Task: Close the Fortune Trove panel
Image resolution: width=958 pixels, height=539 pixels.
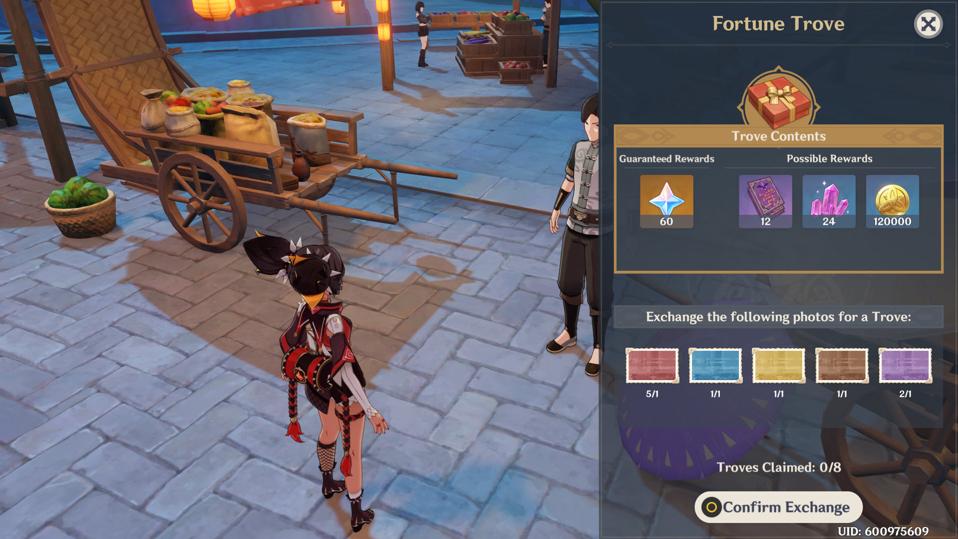Action: pos(928,24)
